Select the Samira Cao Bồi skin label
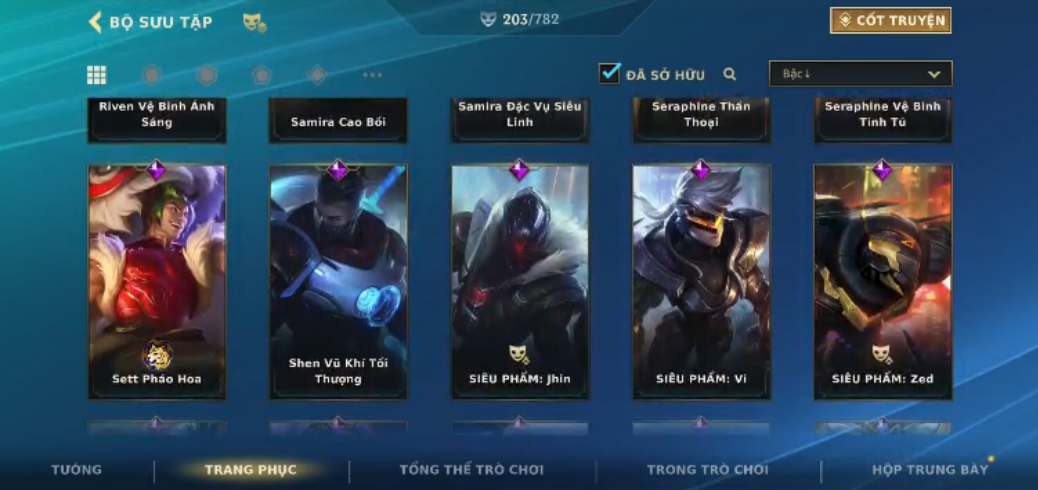This screenshot has width=1038, height=490. 338,121
